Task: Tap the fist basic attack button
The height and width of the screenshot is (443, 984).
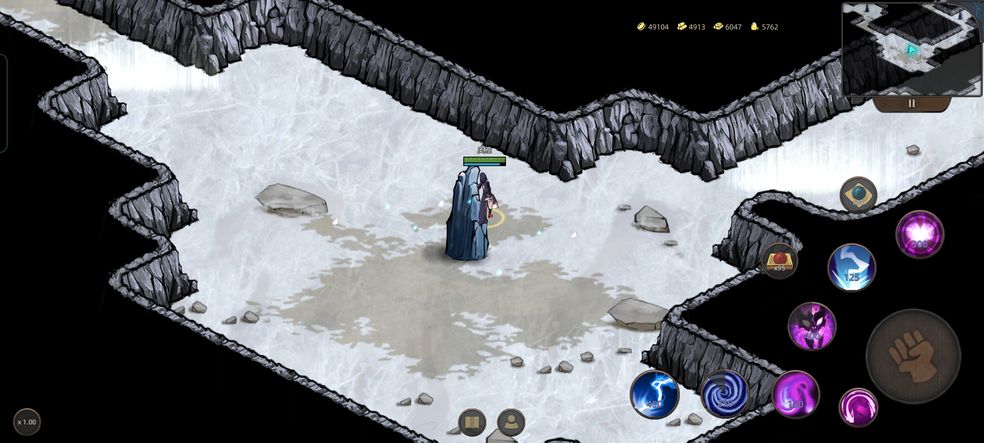Action: tap(912, 356)
